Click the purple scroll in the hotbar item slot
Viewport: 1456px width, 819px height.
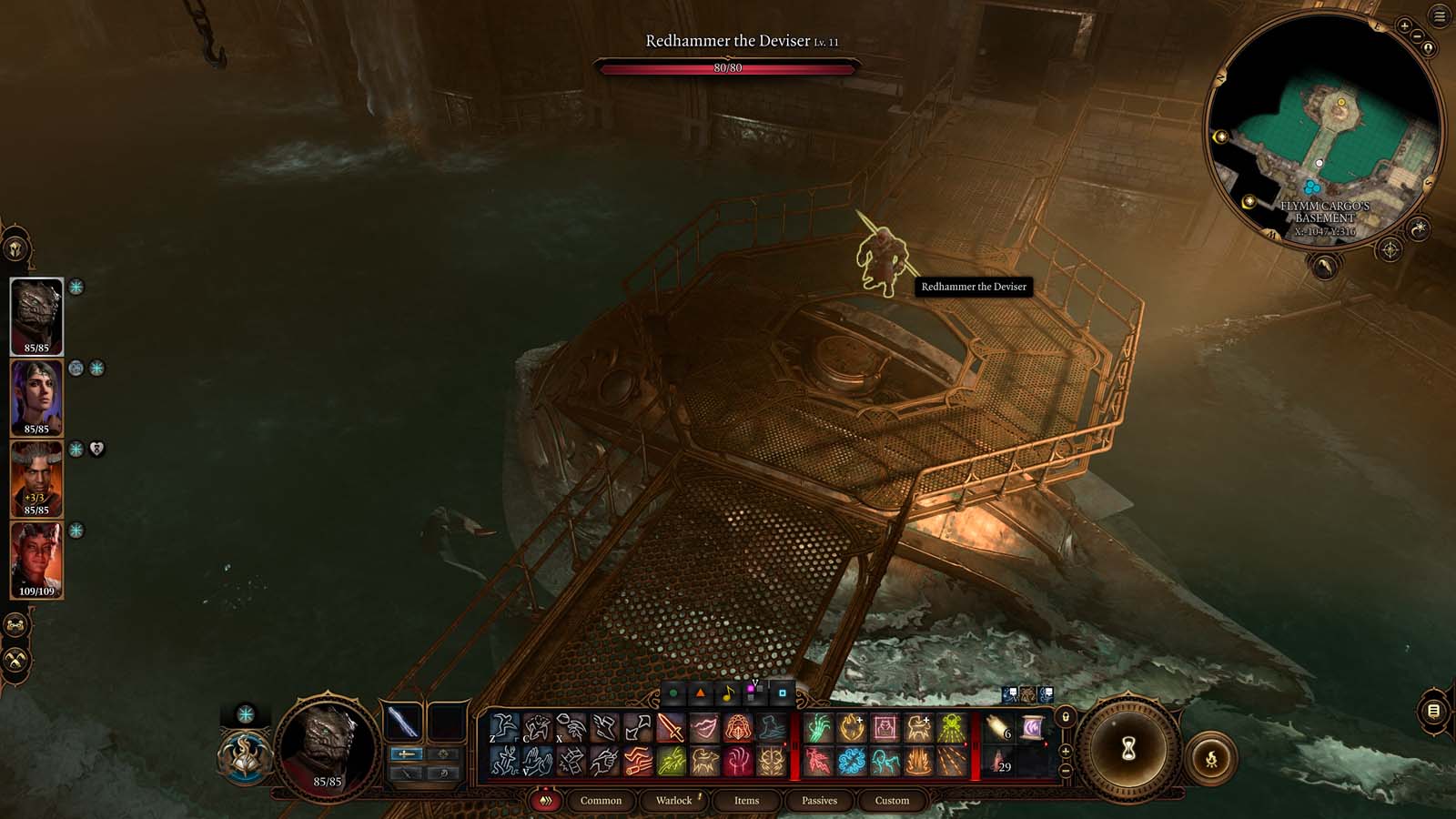1033,728
